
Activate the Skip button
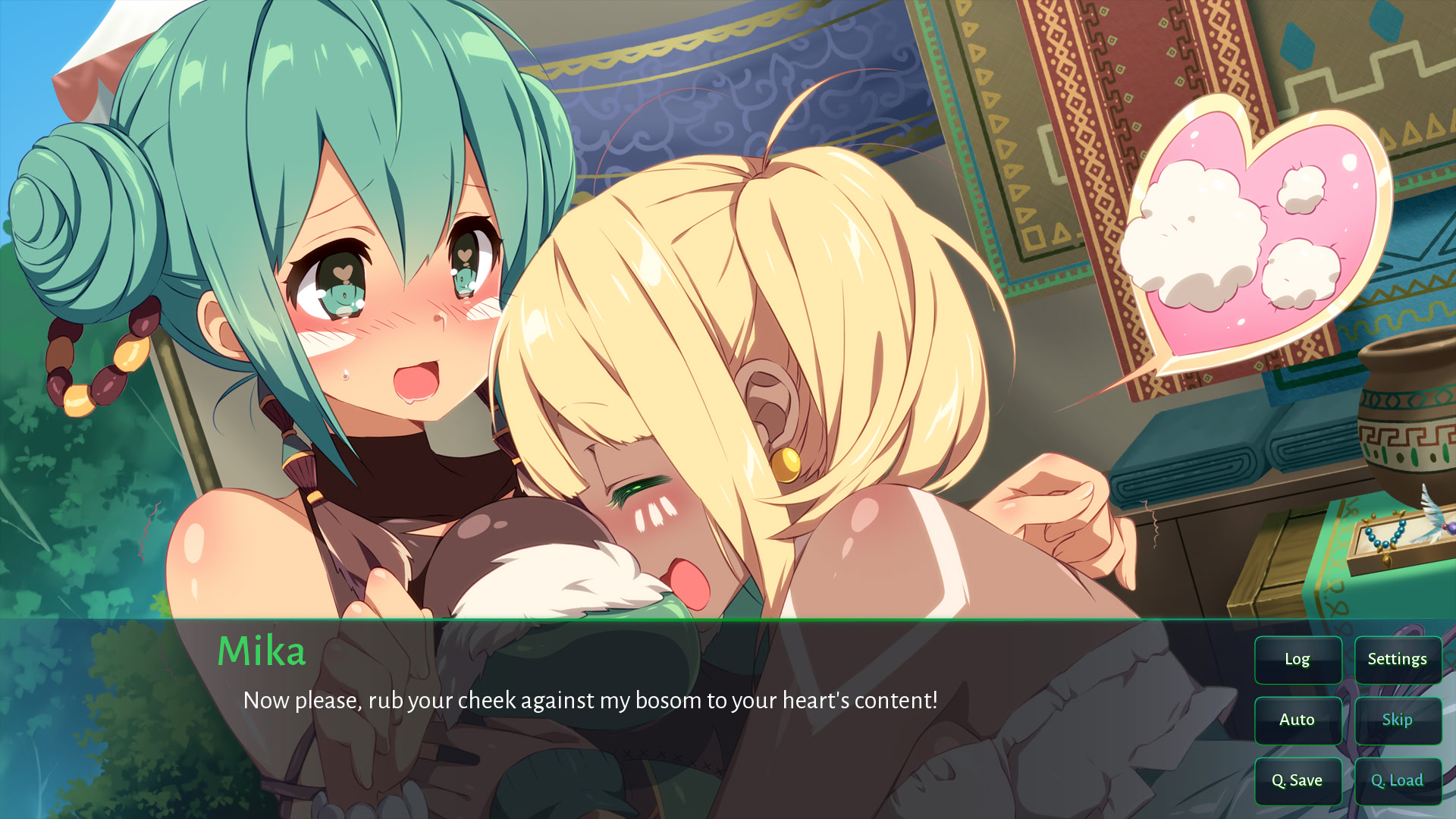pyautogui.click(x=1397, y=720)
